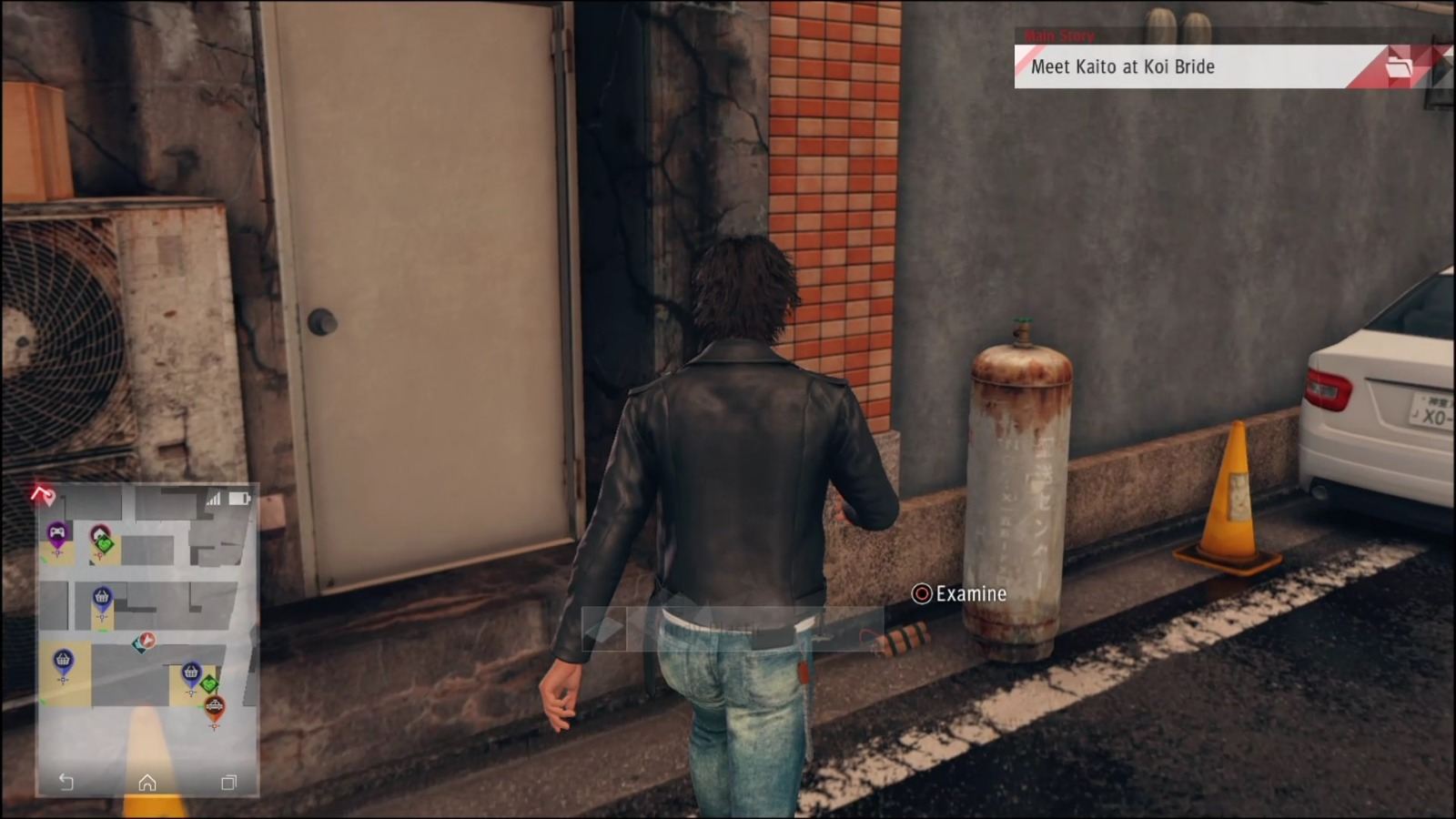Screen dimensions: 1456x819
Task: Click the red destination marker in the map center
Action: tap(146, 641)
